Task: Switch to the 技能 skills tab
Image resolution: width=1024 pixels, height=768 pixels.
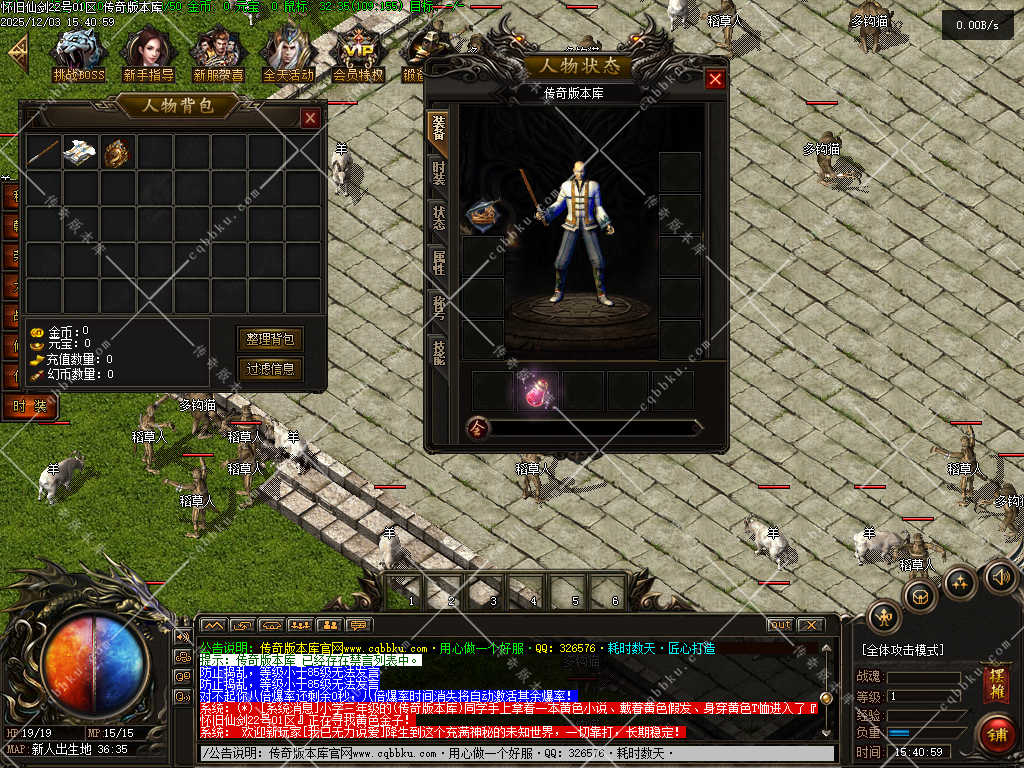Action: tap(438, 349)
